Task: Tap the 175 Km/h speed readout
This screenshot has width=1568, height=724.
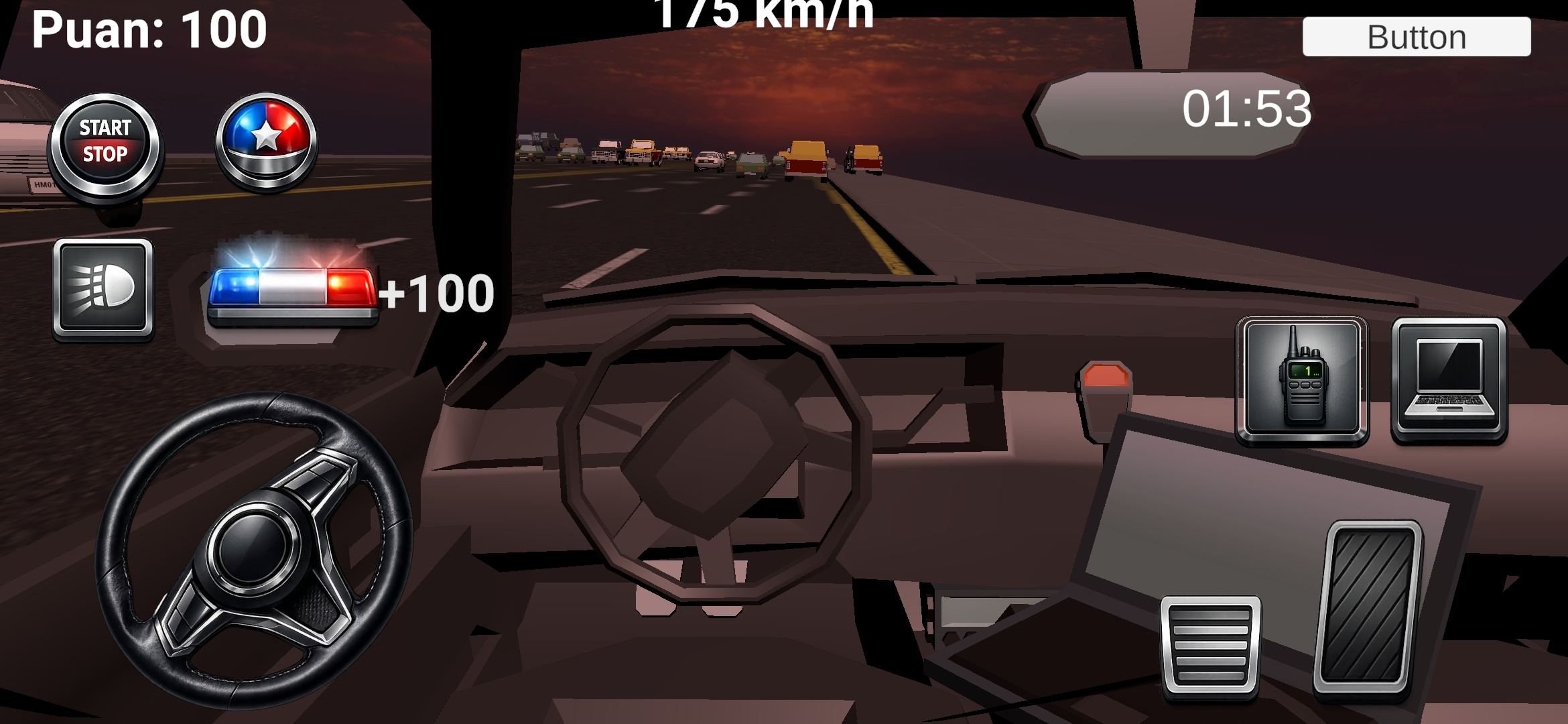Action: pos(764,10)
